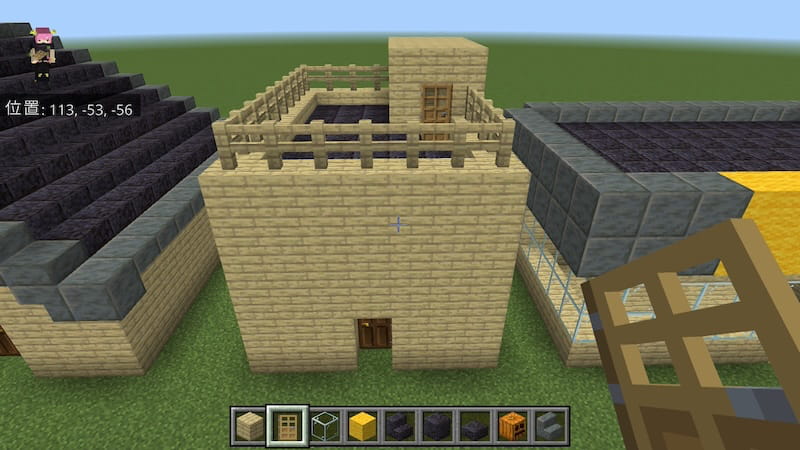This screenshot has height=450, width=800.
Task: Pick the yellow block hotbar slot
Action: (362, 427)
